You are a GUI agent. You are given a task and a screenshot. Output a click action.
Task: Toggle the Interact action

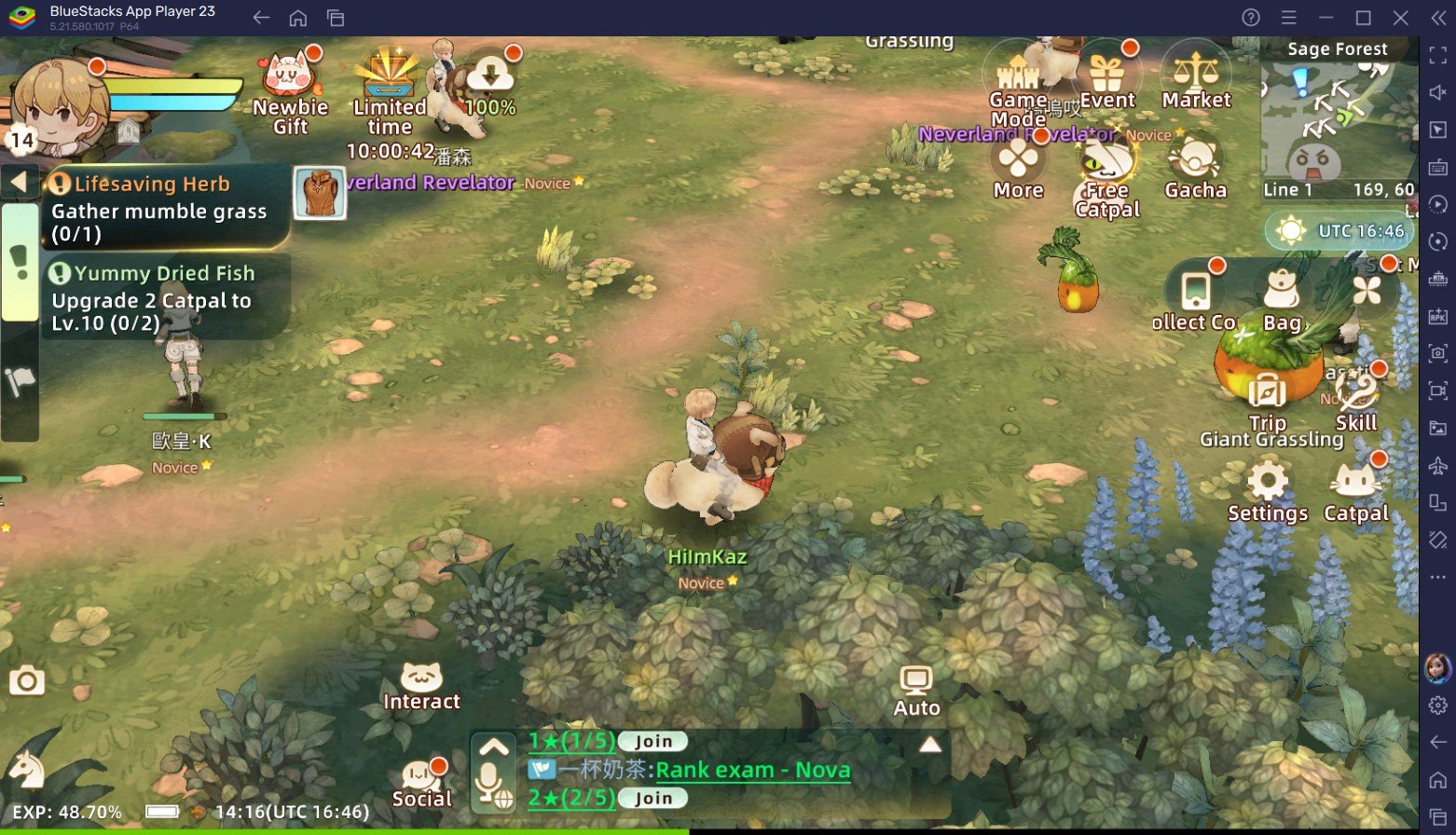[x=422, y=674]
